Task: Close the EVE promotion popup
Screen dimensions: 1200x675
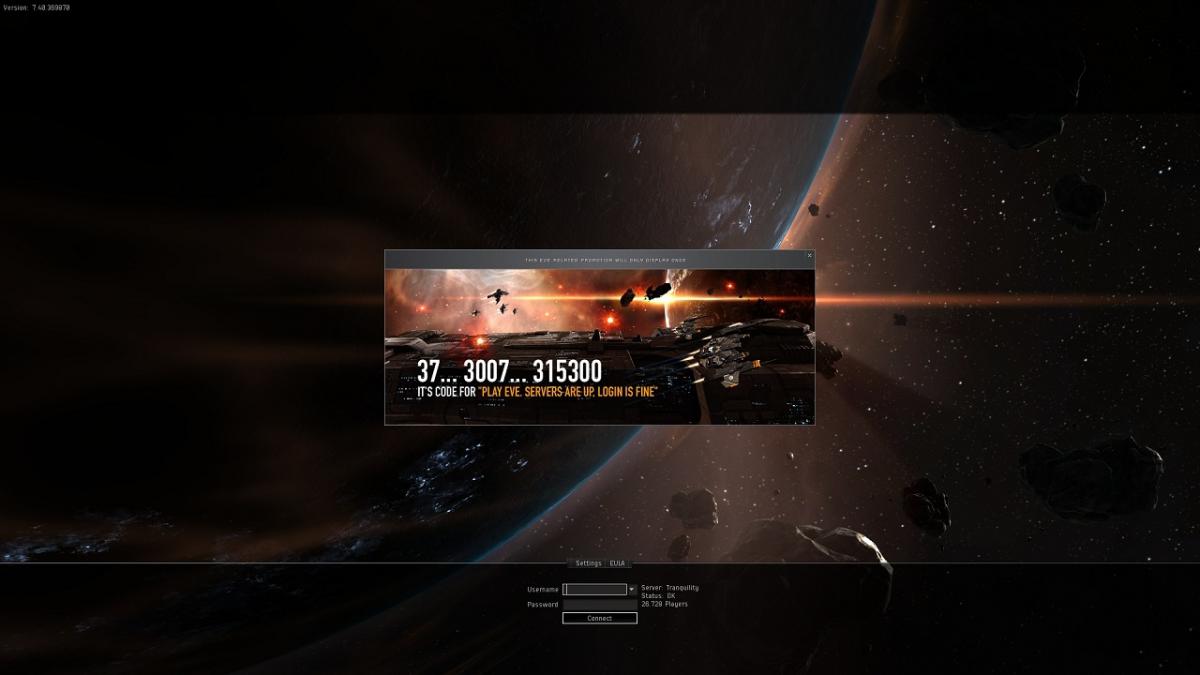Action: point(809,256)
